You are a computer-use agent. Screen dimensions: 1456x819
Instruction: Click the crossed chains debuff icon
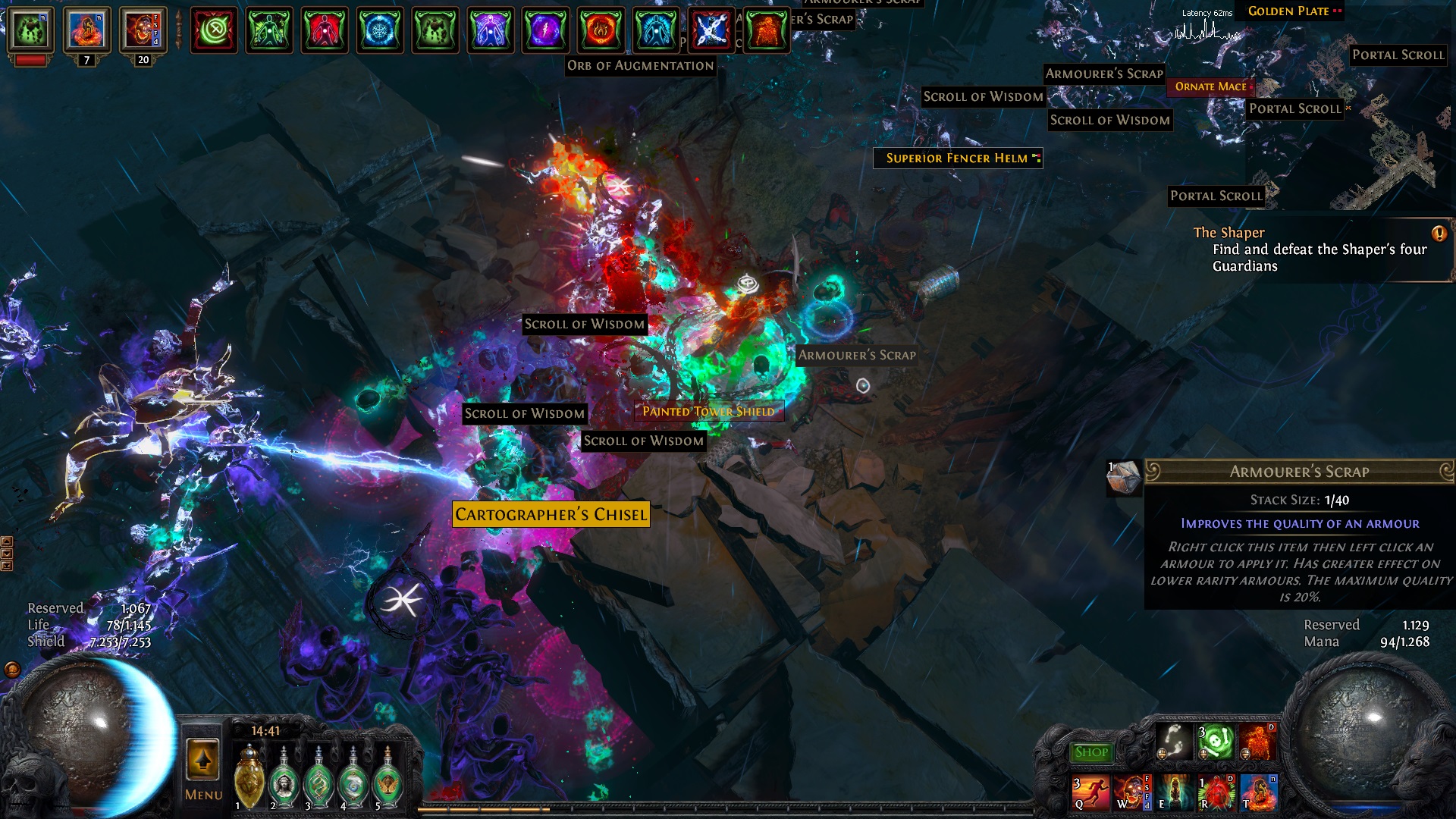point(711,30)
